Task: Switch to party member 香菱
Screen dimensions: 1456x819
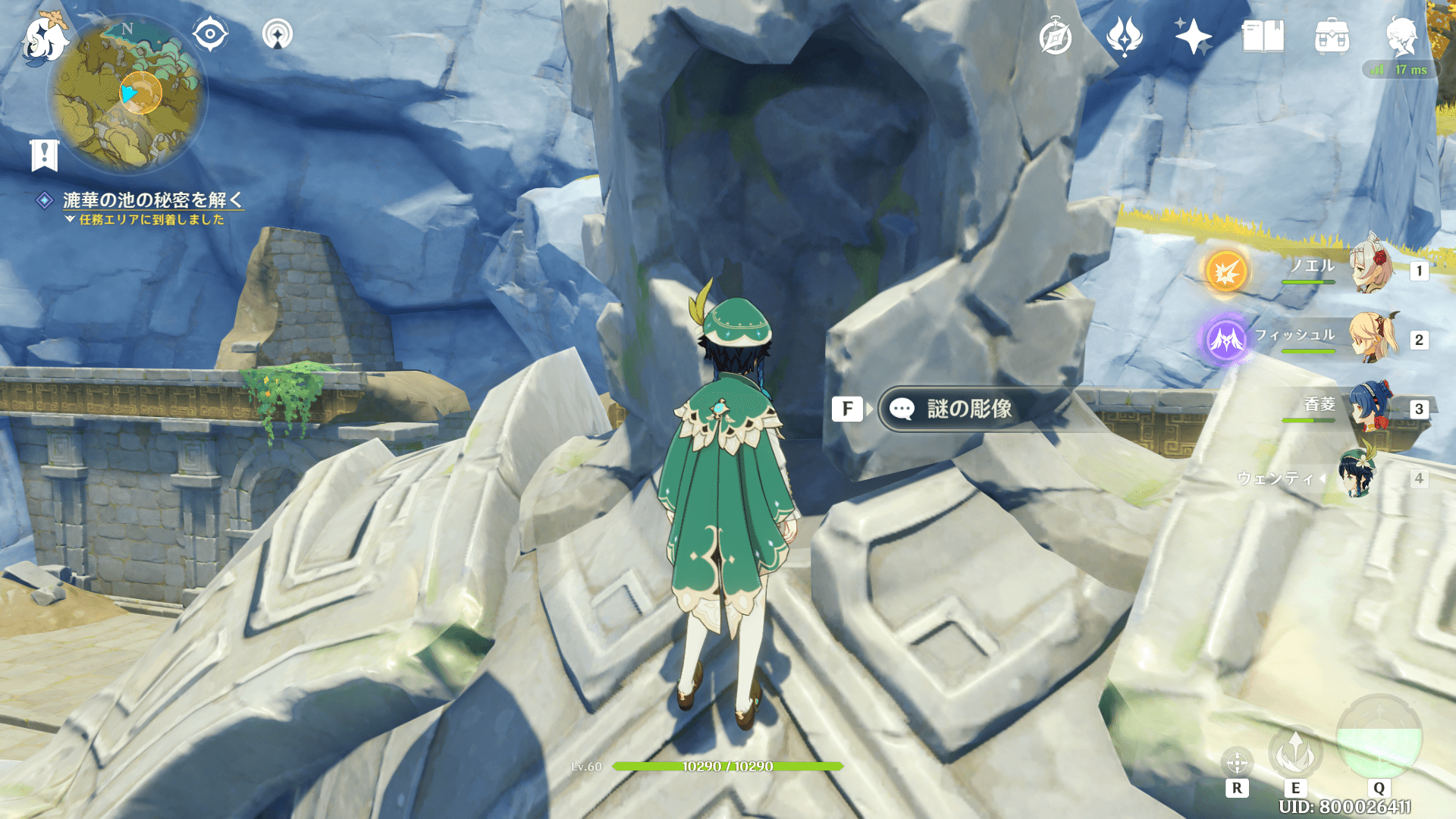Action: coord(1371,406)
